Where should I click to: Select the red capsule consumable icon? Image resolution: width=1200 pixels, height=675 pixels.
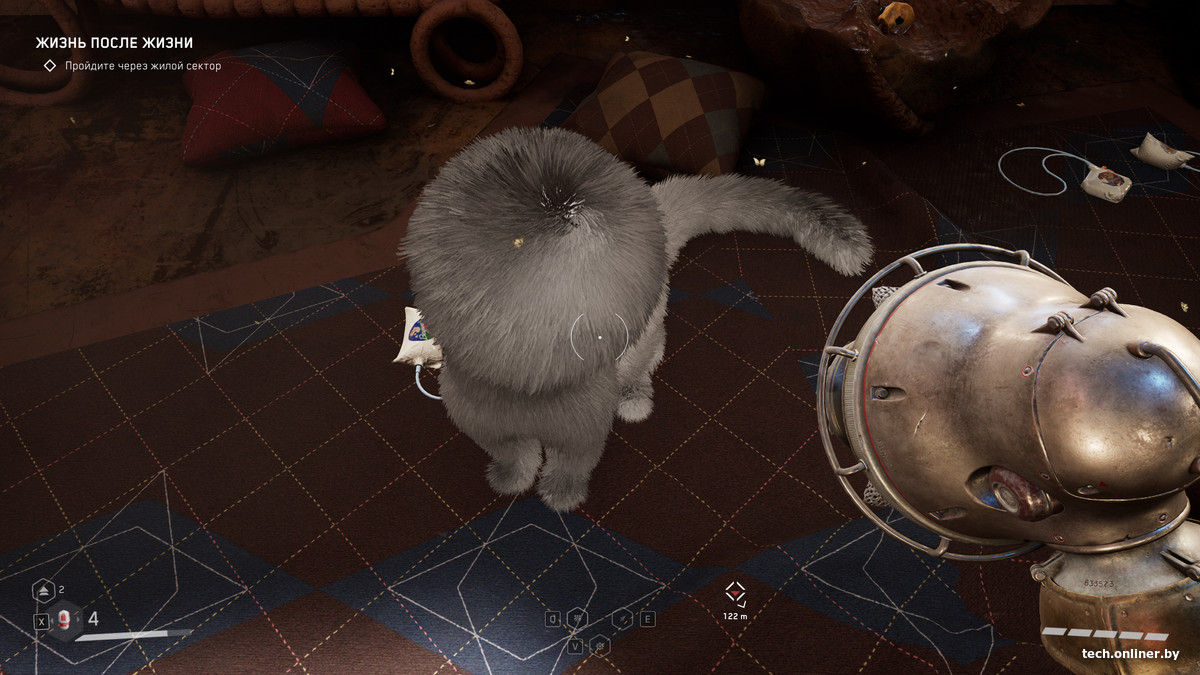tap(66, 620)
